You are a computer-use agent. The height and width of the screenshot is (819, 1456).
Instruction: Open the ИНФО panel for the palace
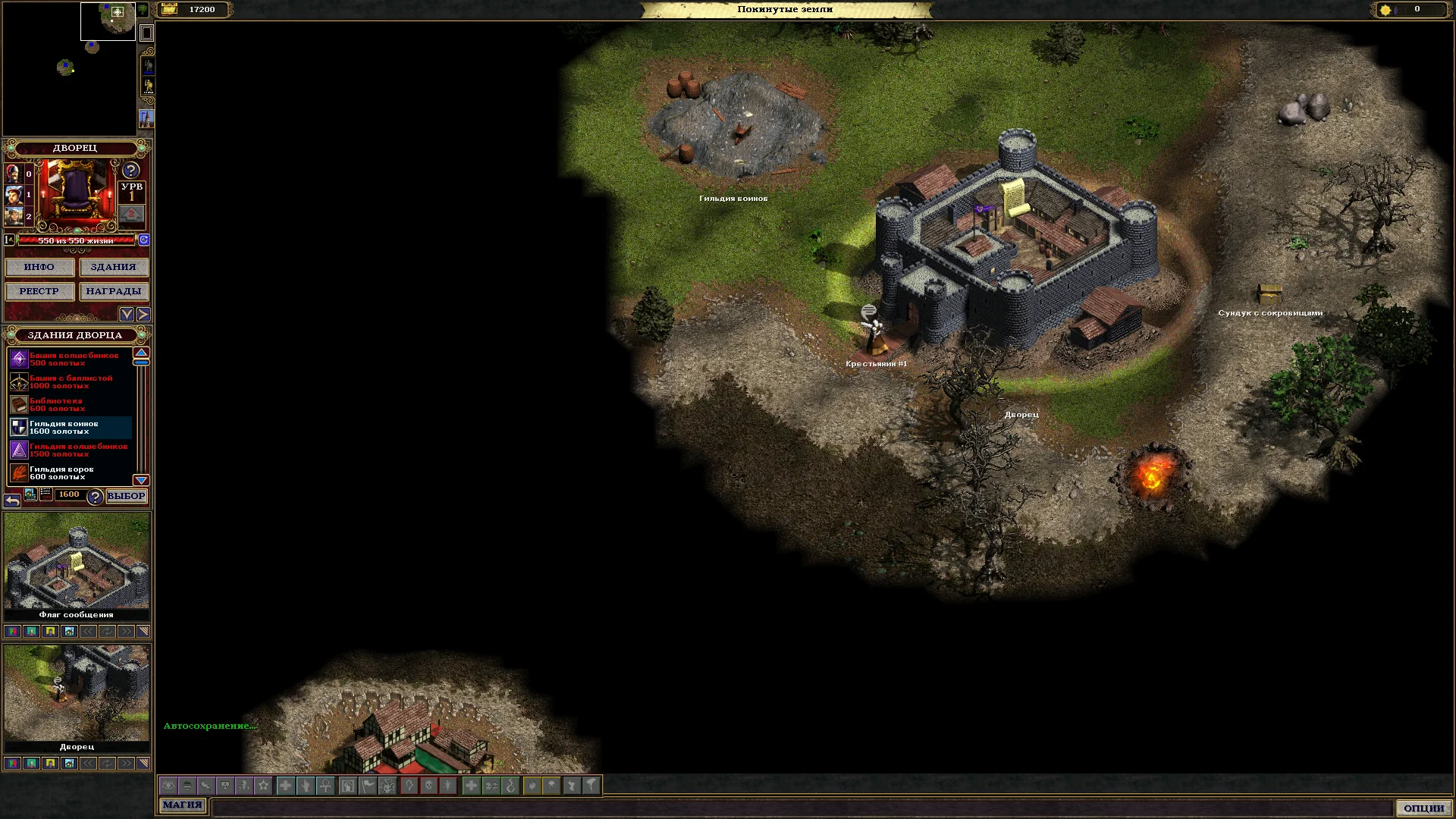click(39, 267)
